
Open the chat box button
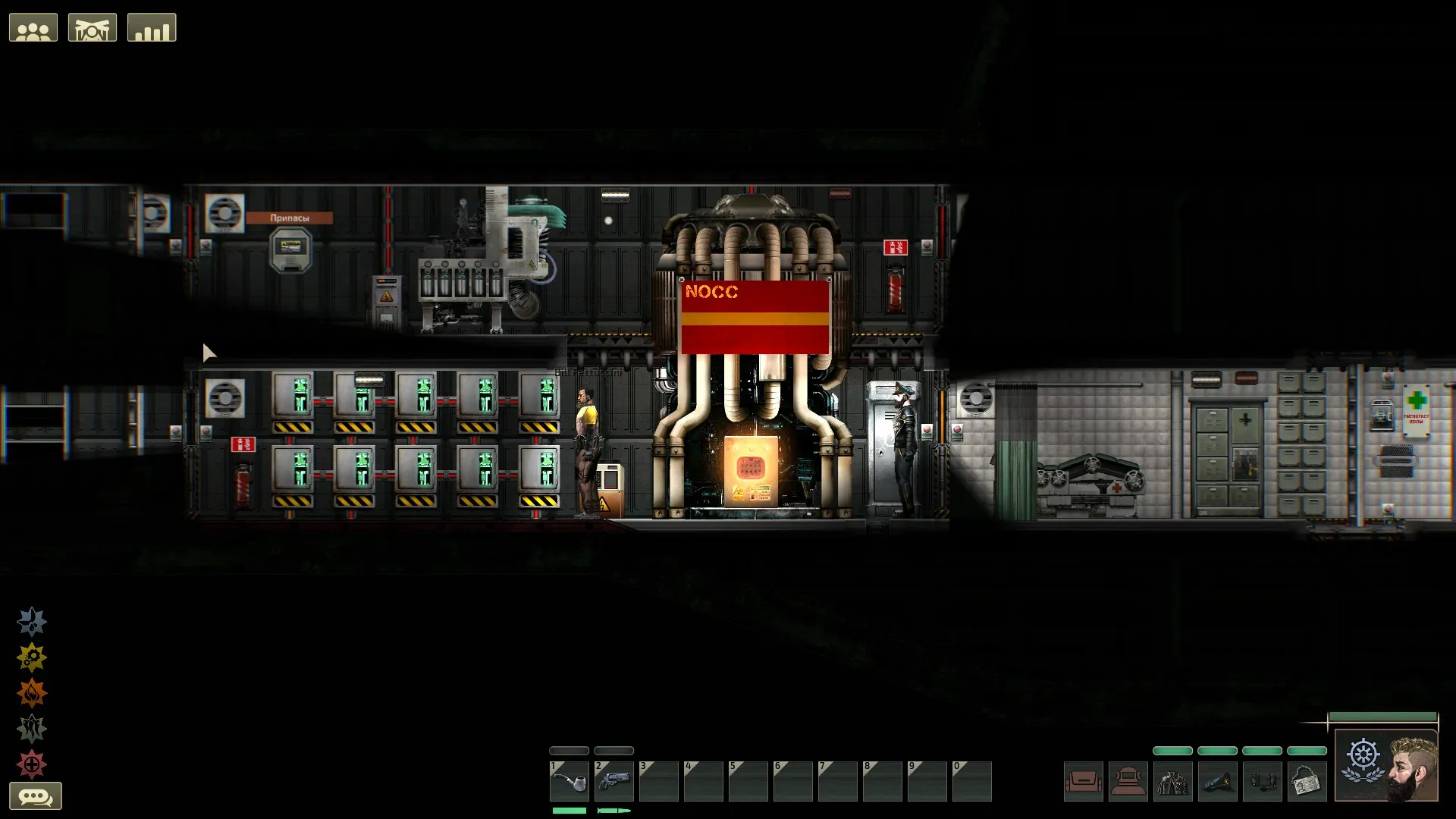click(x=35, y=796)
